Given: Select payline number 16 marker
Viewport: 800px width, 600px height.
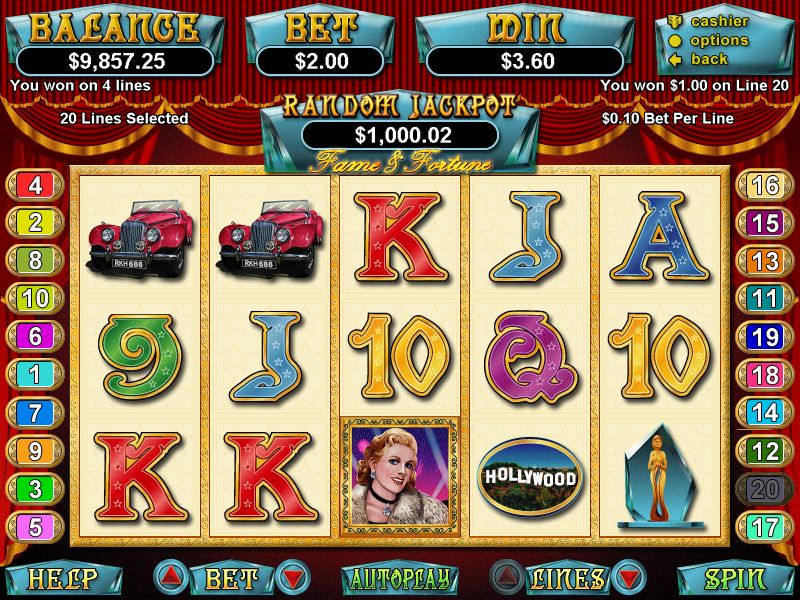Looking at the screenshot, I should tap(765, 185).
